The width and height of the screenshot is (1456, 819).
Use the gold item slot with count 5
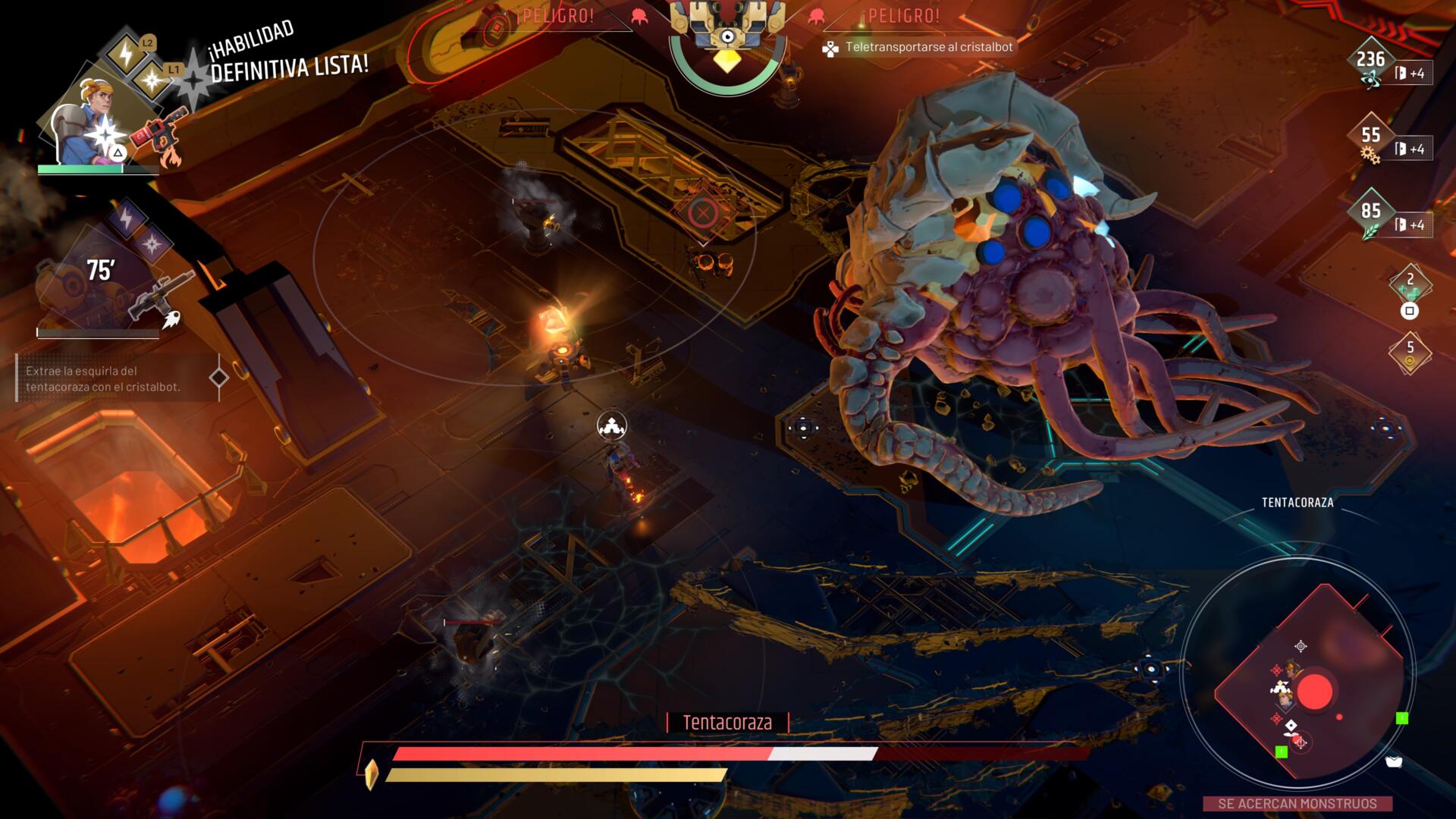coord(1410,353)
